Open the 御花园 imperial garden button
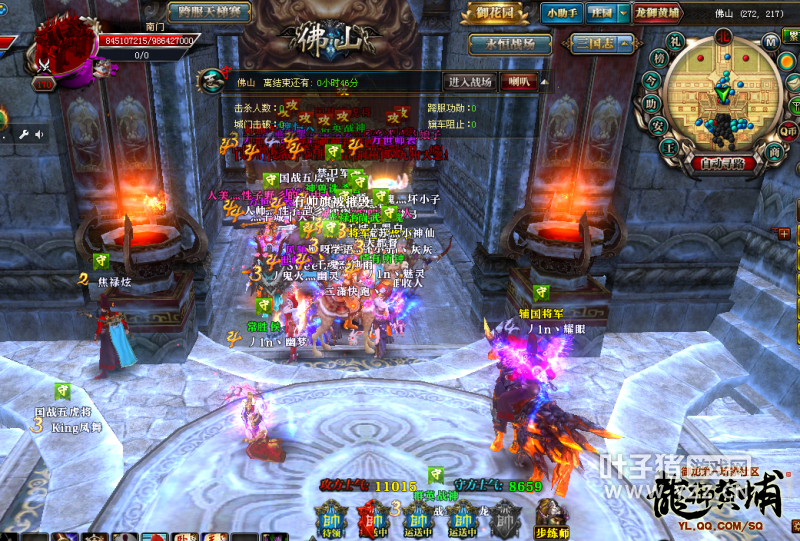Image resolution: width=800 pixels, height=541 pixels. coord(493,13)
